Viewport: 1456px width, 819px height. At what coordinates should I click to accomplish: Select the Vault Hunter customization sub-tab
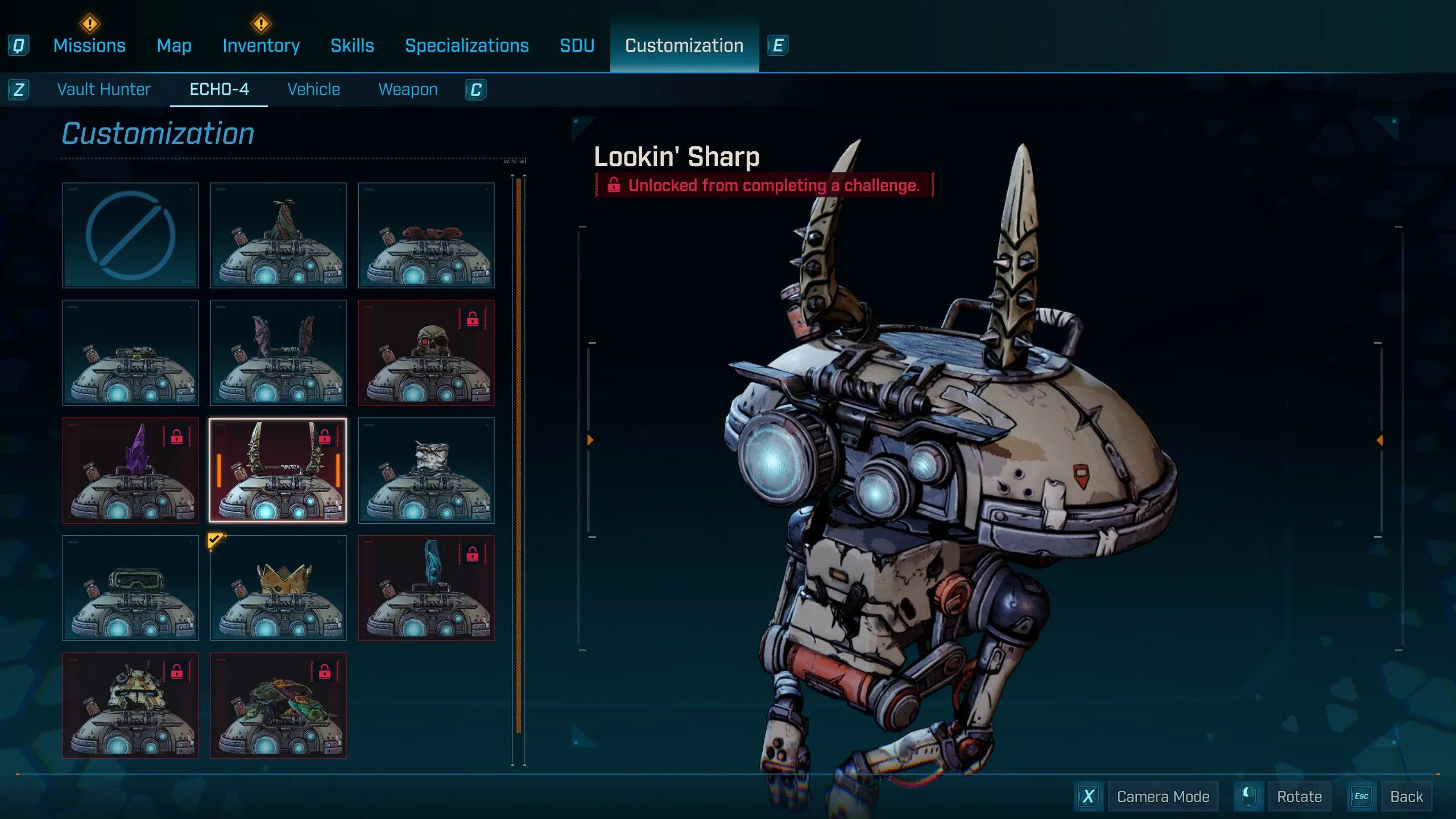point(104,89)
